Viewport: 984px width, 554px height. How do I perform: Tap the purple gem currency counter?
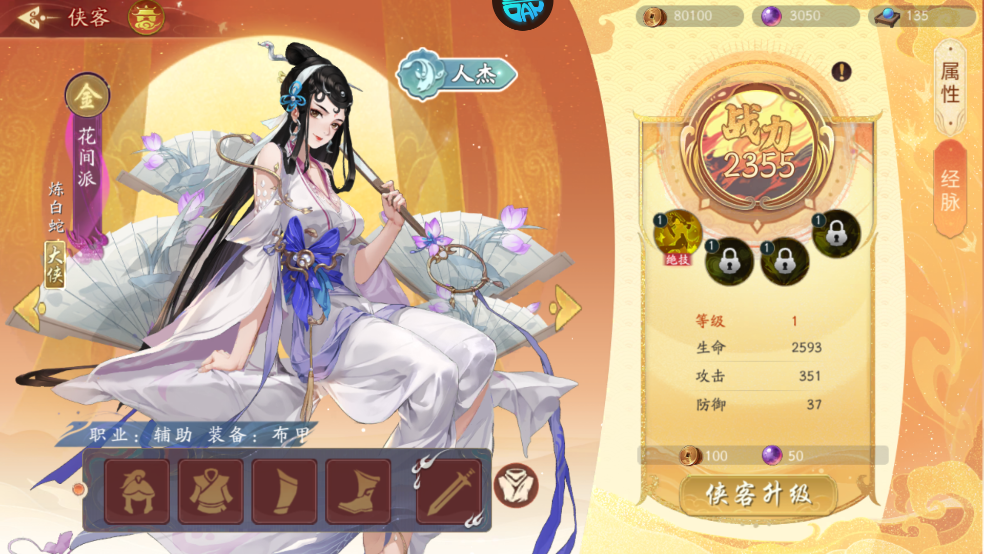point(805,16)
